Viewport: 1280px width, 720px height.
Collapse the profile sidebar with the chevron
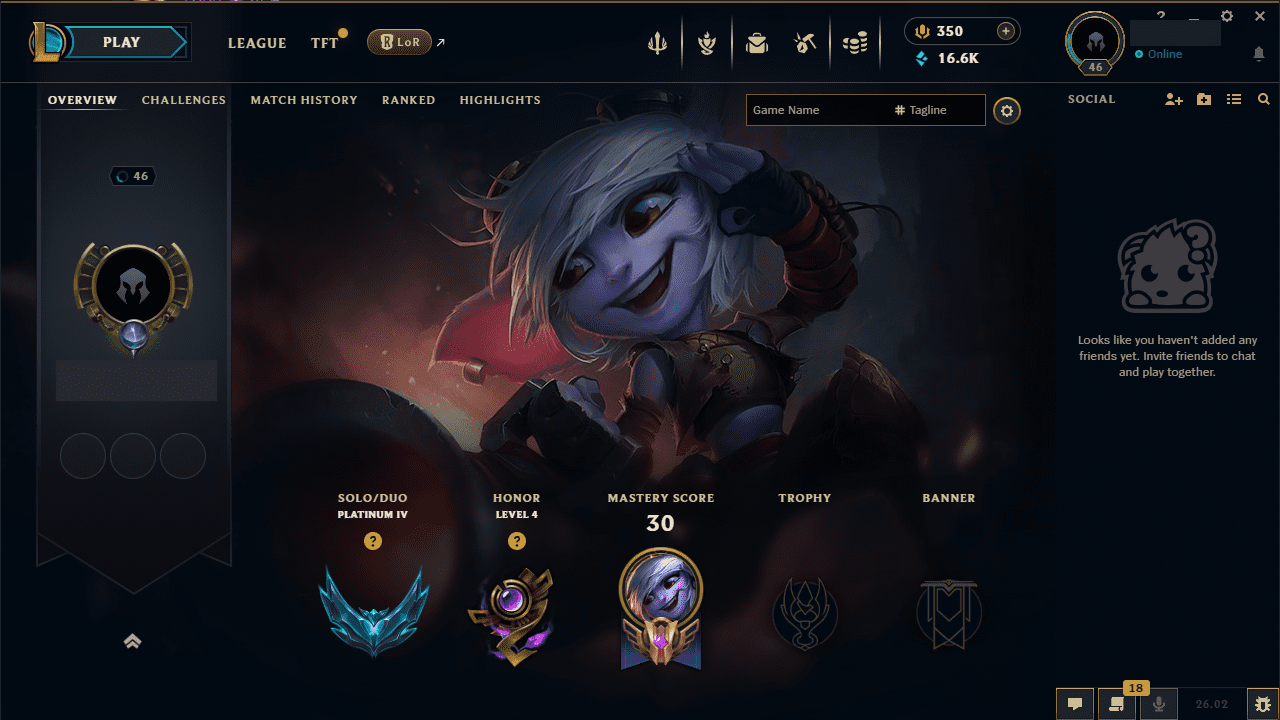tap(132, 641)
